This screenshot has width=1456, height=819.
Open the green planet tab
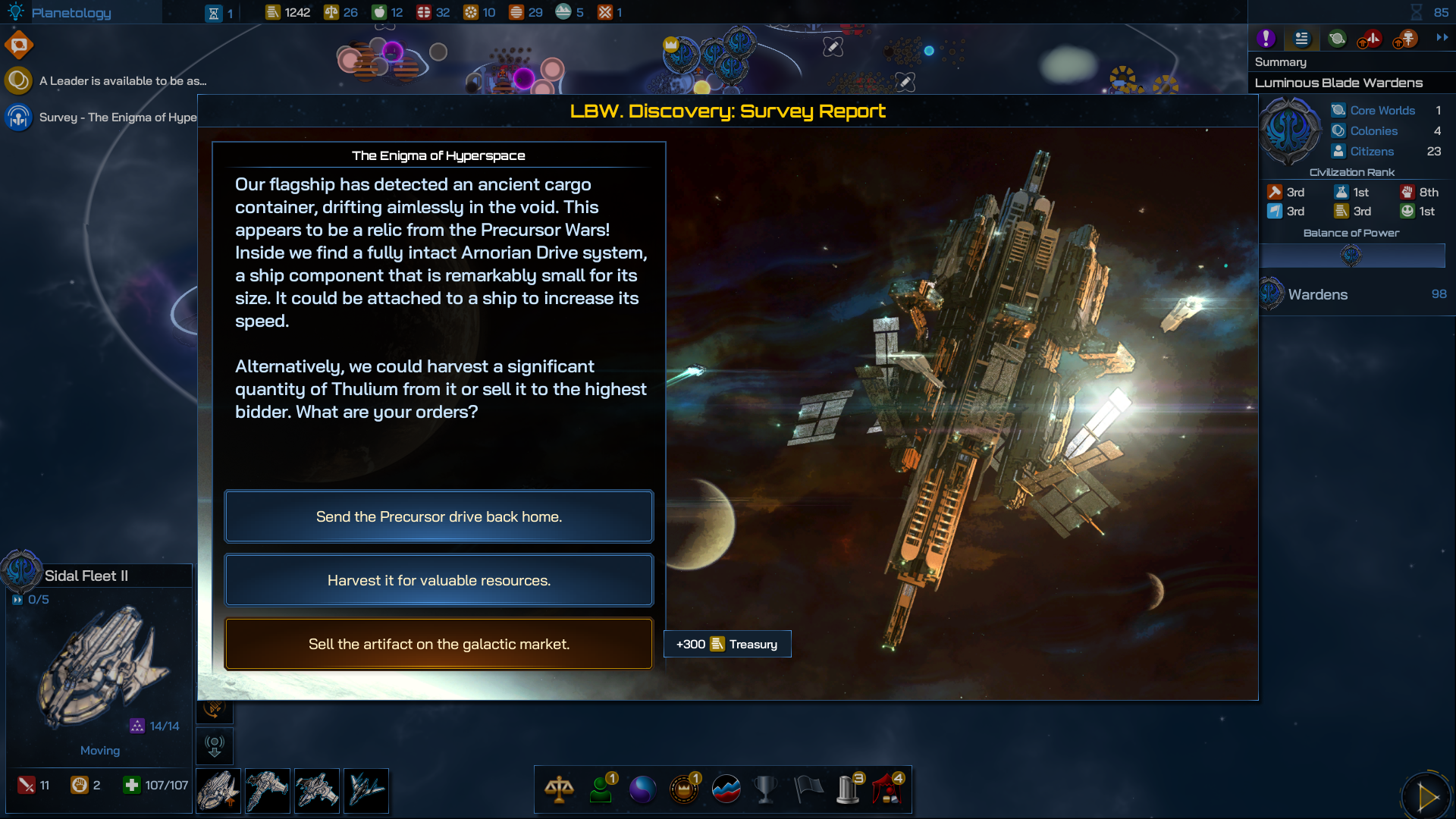pyautogui.click(x=1337, y=38)
